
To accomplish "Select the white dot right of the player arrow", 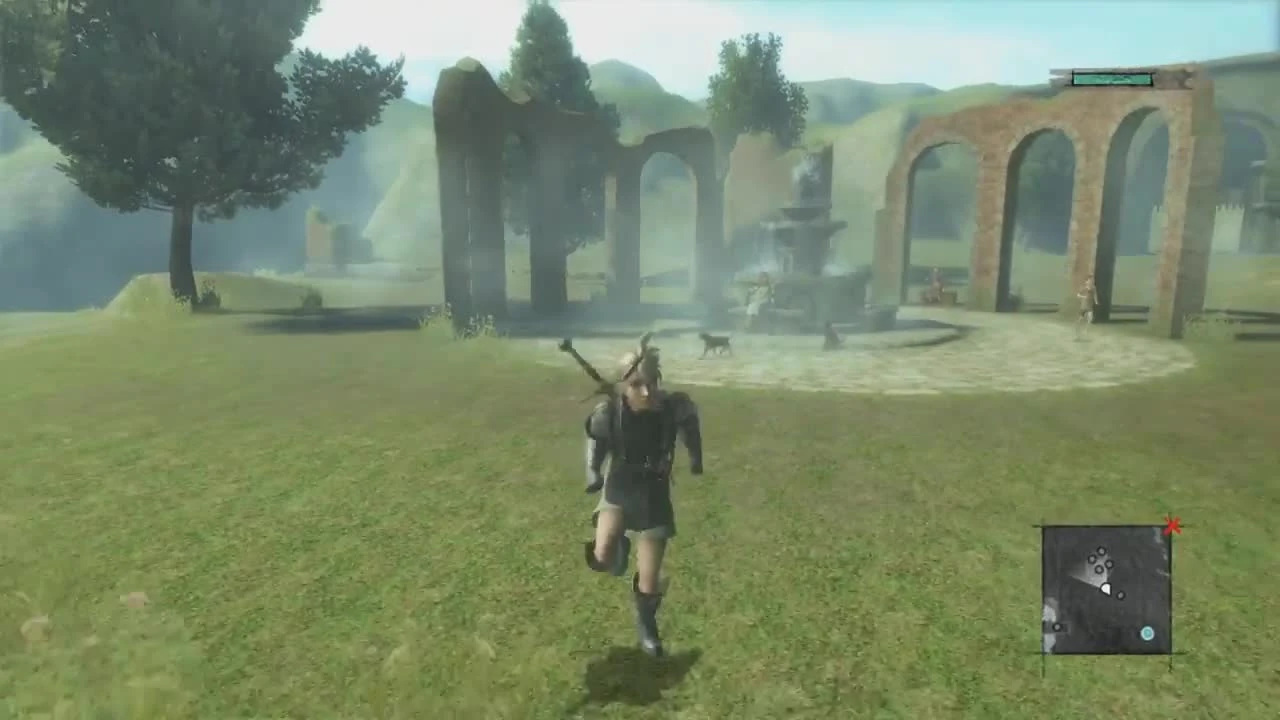I will click(x=1120, y=595).
